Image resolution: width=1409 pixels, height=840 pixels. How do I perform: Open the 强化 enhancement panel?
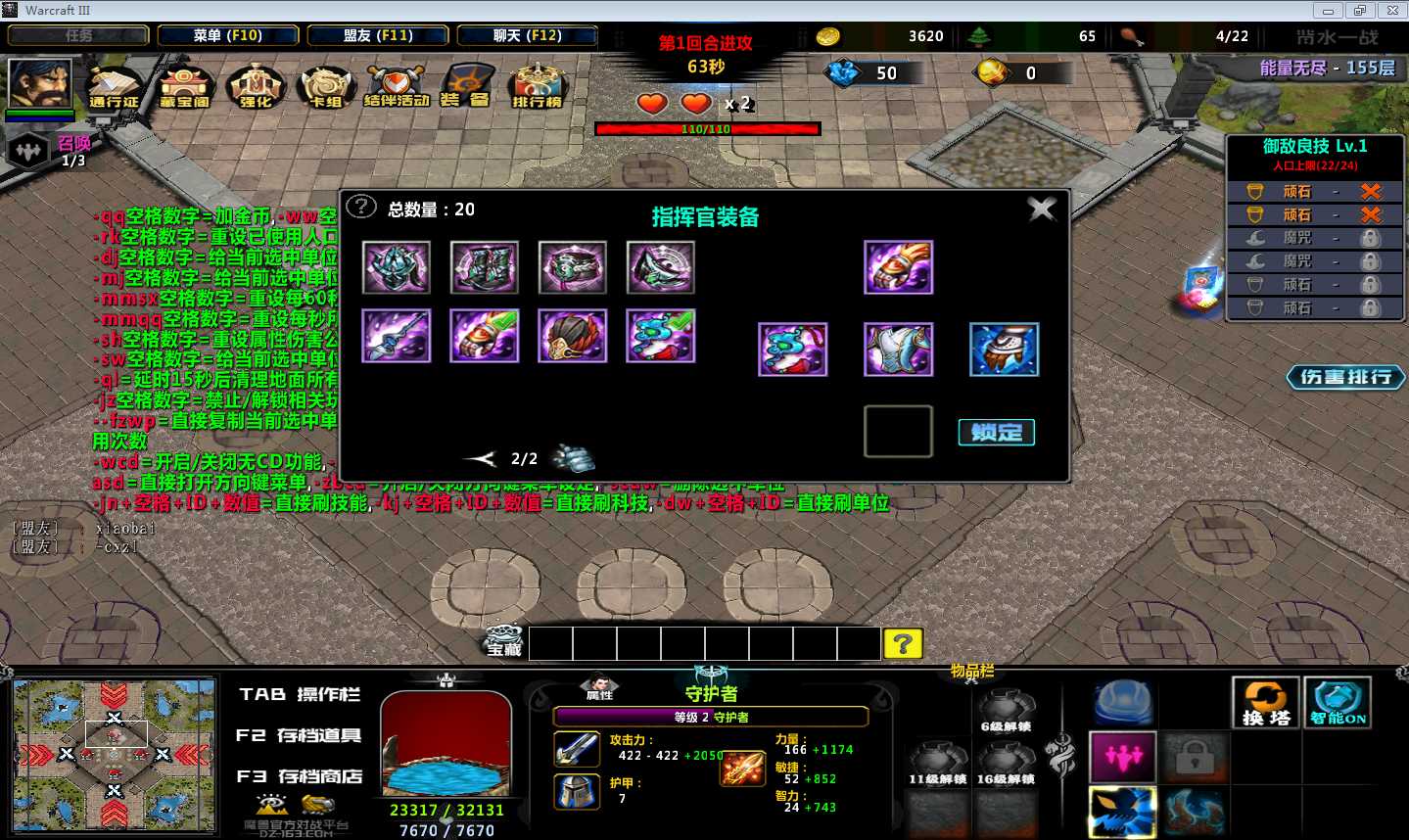click(256, 87)
